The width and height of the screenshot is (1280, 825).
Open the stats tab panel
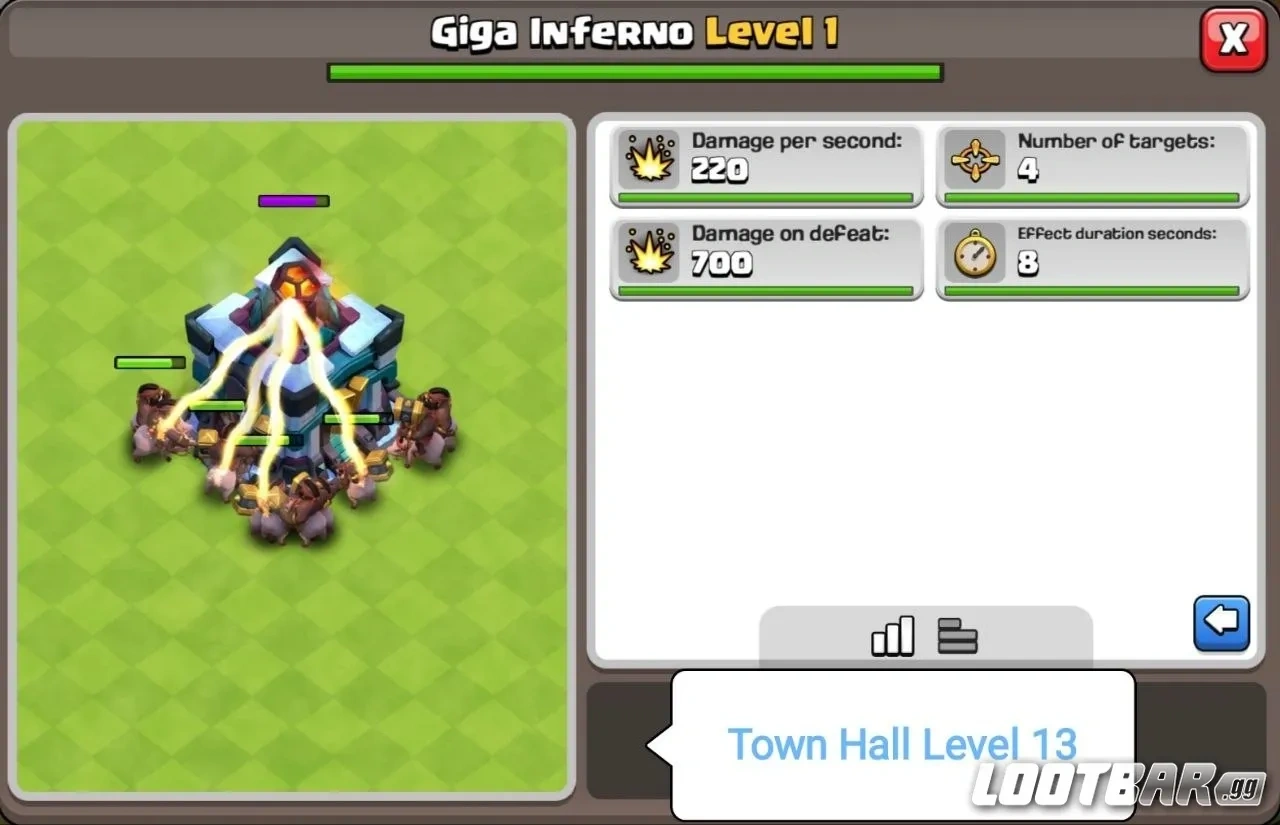[x=925, y=635]
